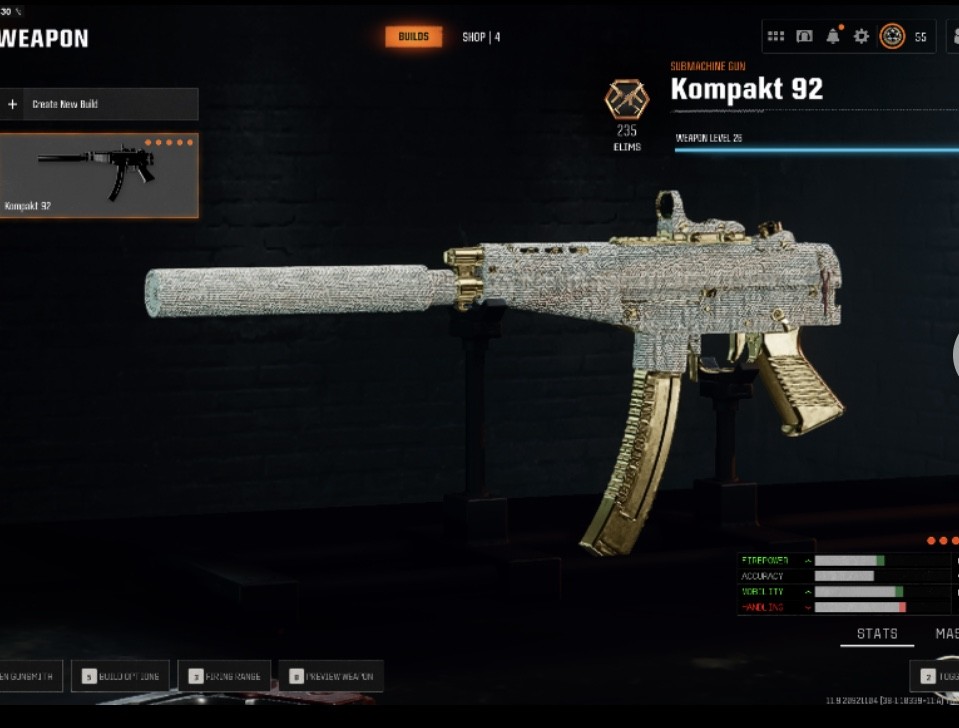Launch the Firing Range

(224, 676)
